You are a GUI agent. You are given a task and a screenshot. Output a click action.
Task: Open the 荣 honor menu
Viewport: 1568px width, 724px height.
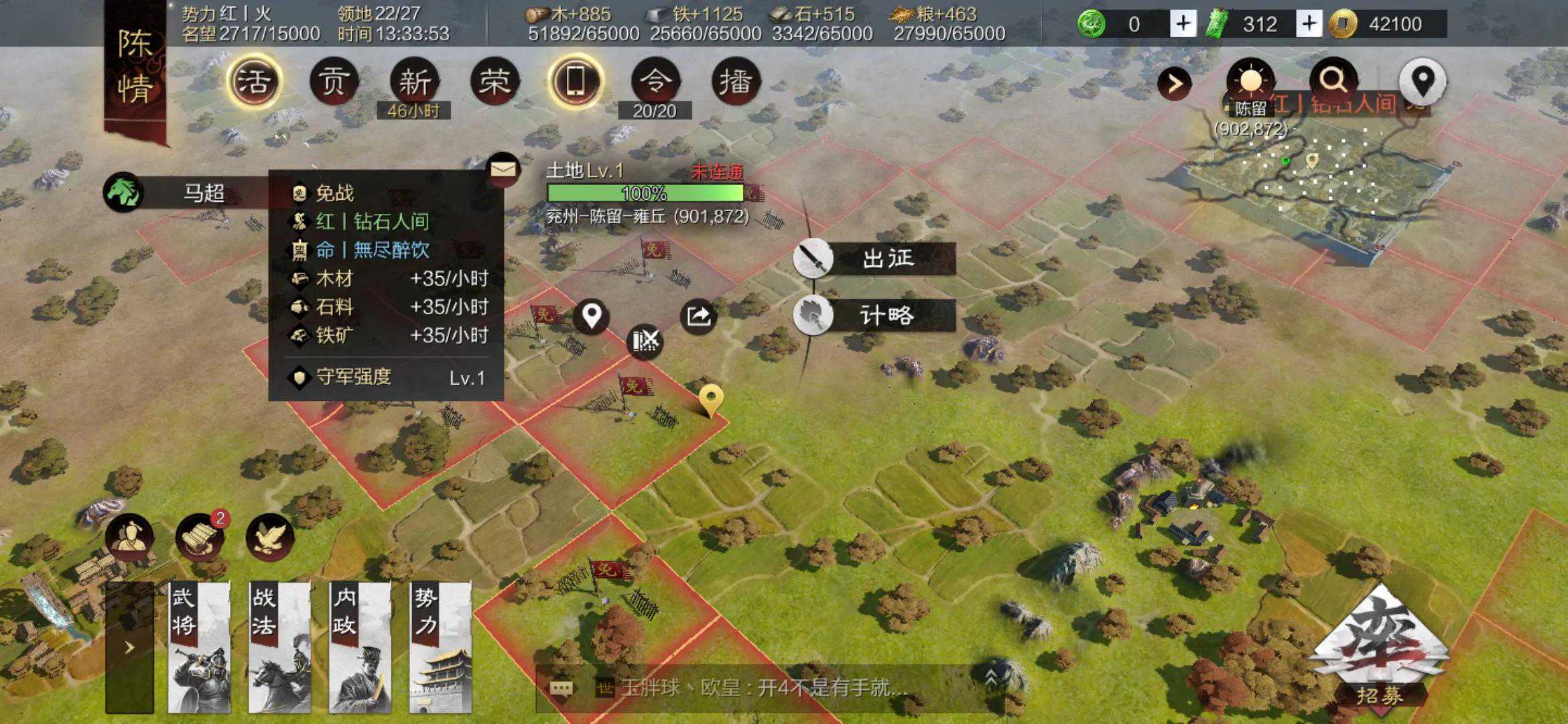tap(495, 82)
